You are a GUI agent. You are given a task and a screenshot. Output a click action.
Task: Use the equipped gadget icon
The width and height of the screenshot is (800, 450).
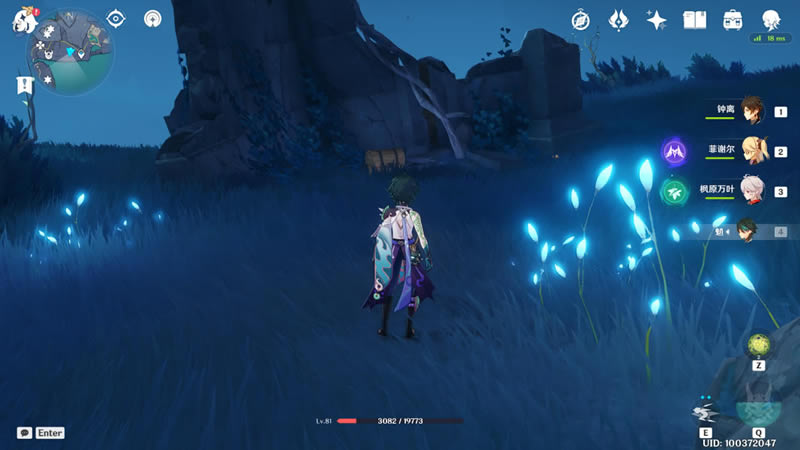[x=759, y=345]
